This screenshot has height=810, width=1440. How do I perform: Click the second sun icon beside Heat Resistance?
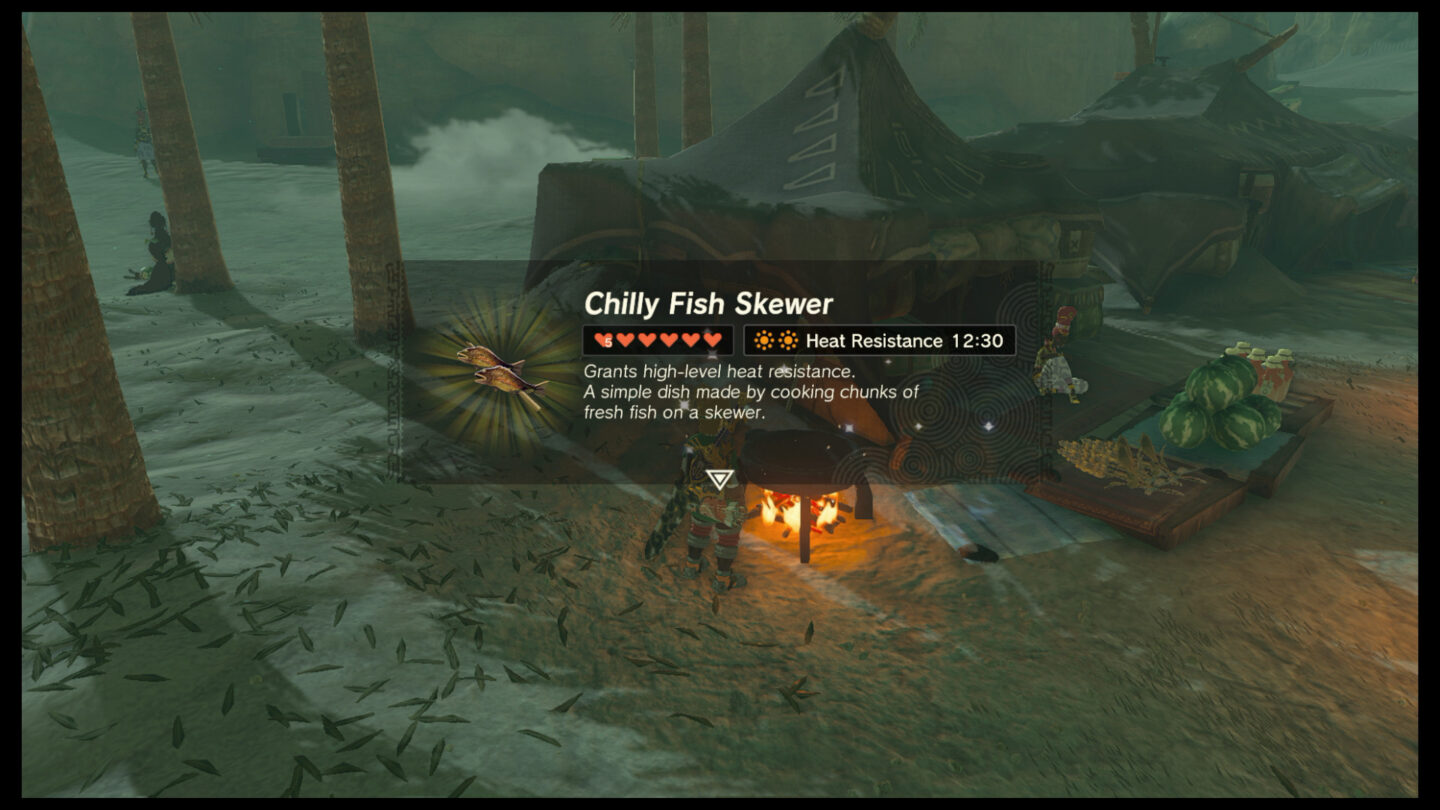coord(787,340)
